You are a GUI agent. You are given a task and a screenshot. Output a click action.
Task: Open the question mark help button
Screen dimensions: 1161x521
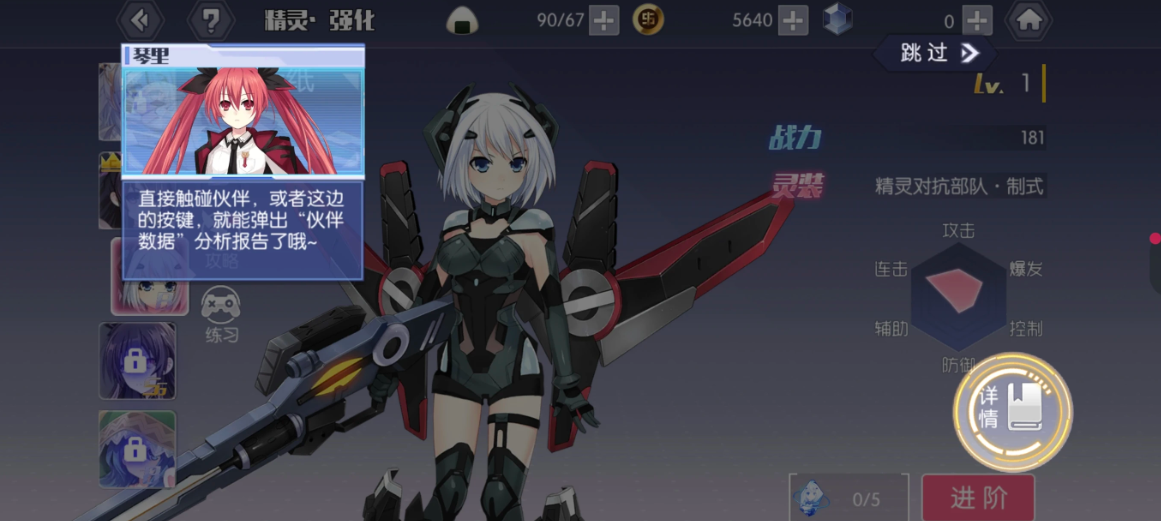[210, 19]
